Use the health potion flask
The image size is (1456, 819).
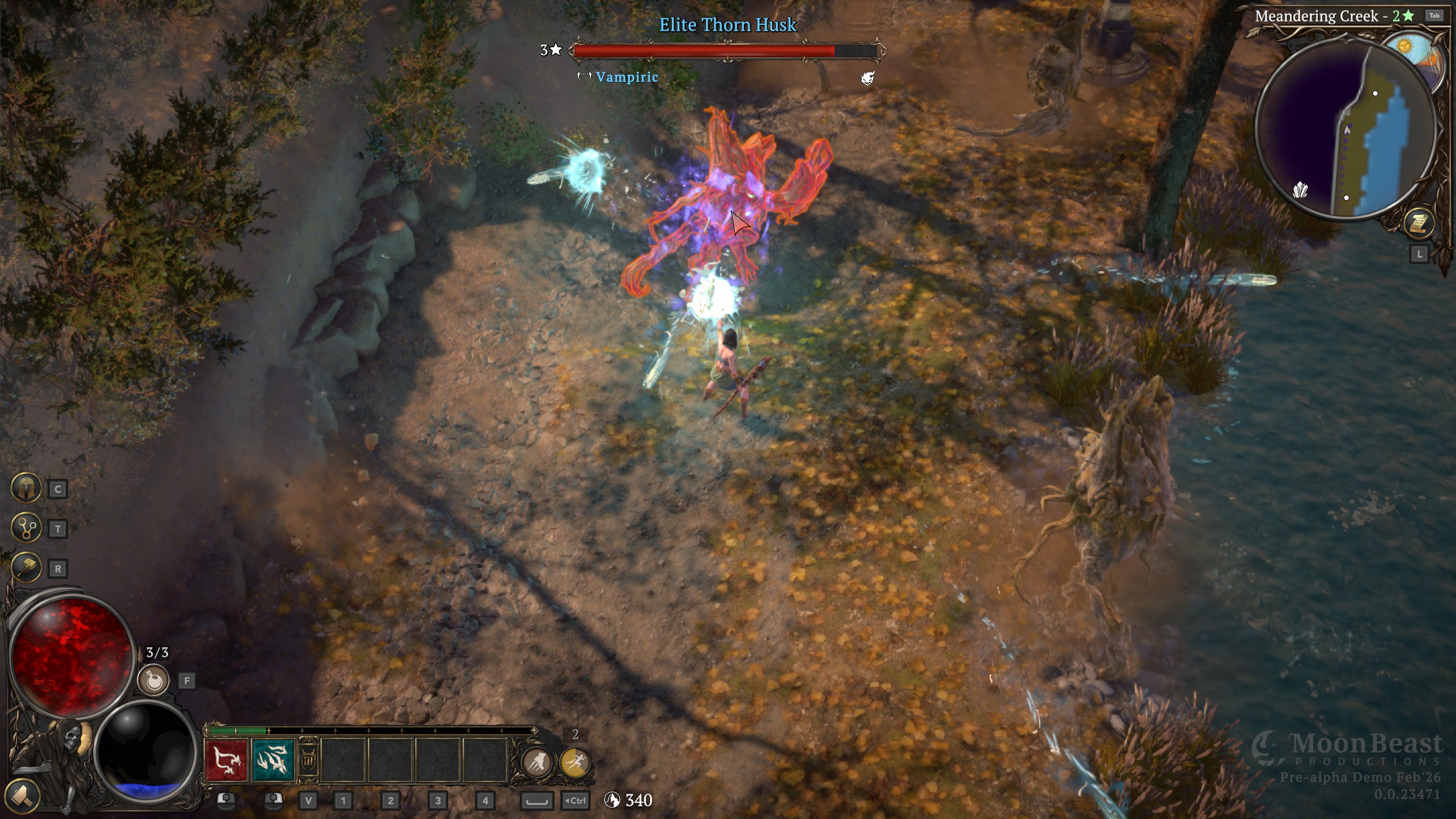(x=154, y=680)
